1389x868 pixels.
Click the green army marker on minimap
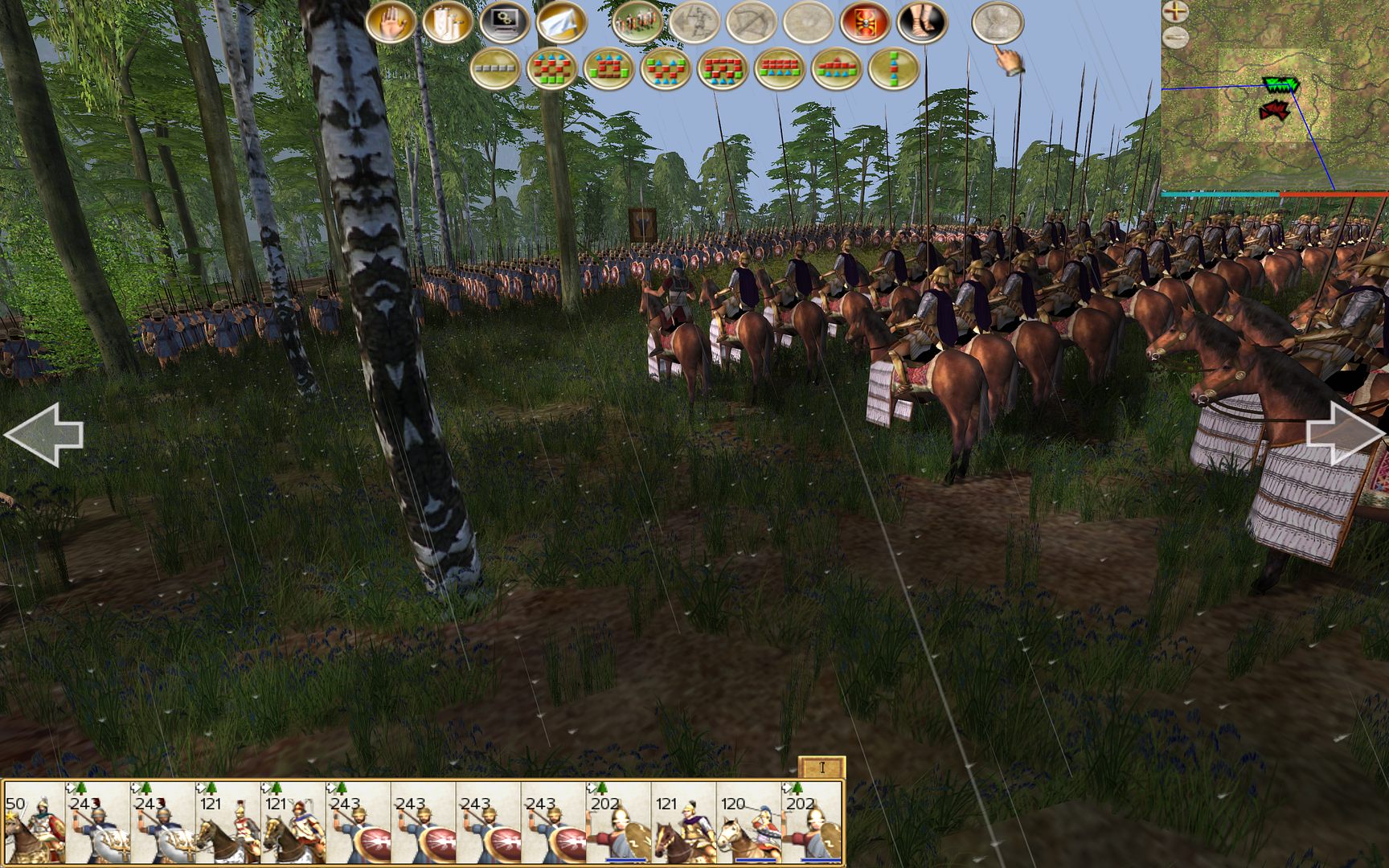click(x=1280, y=84)
